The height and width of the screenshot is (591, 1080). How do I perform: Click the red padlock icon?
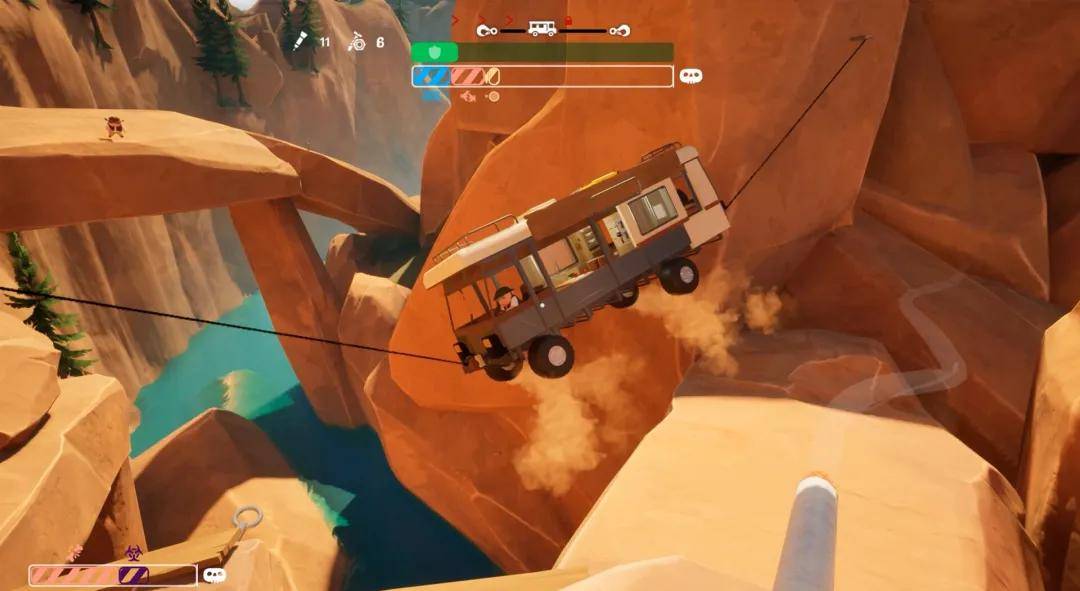(x=569, y=21)
